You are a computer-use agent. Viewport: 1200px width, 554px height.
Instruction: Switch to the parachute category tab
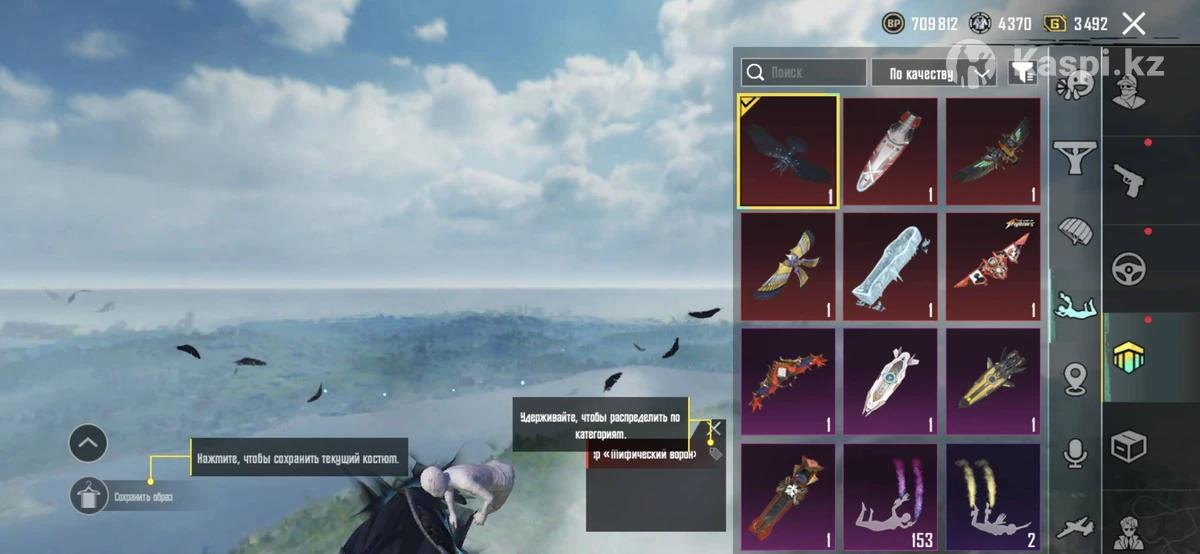1075,231
